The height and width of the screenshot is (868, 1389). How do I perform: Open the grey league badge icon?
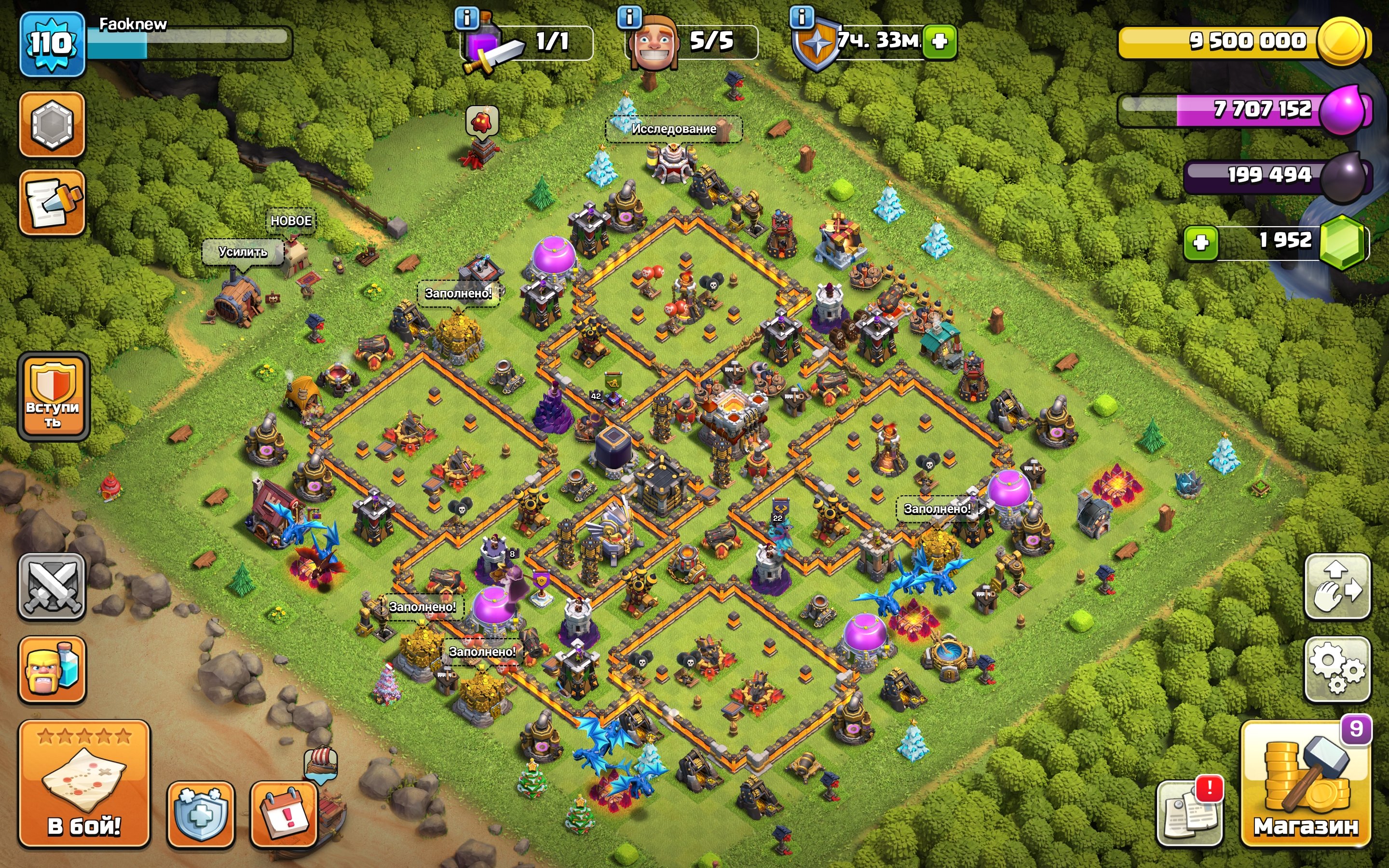pyautogui.click(x=52, y=124)
